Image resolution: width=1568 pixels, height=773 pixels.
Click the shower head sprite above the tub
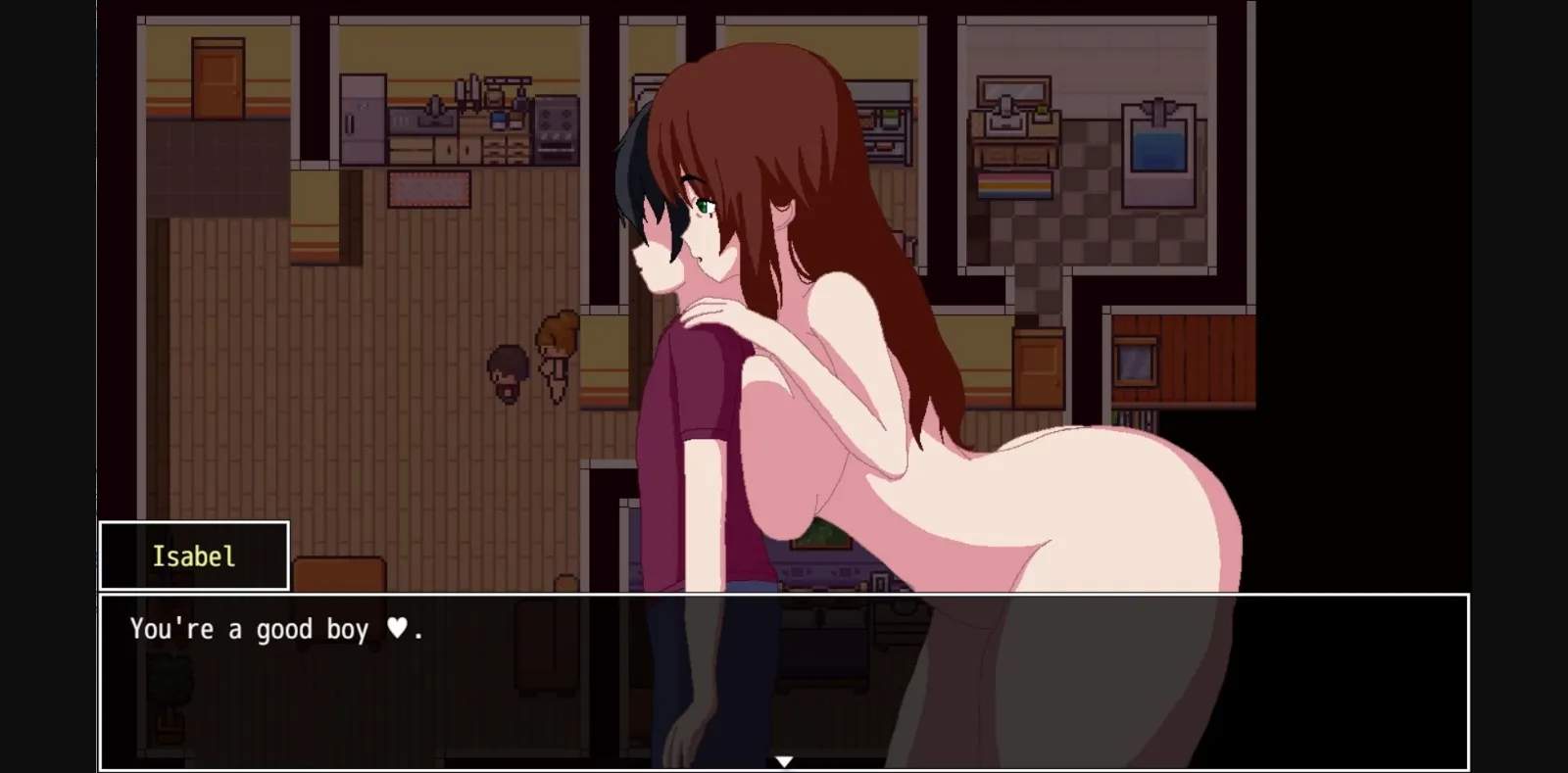tap(1158, 106)
